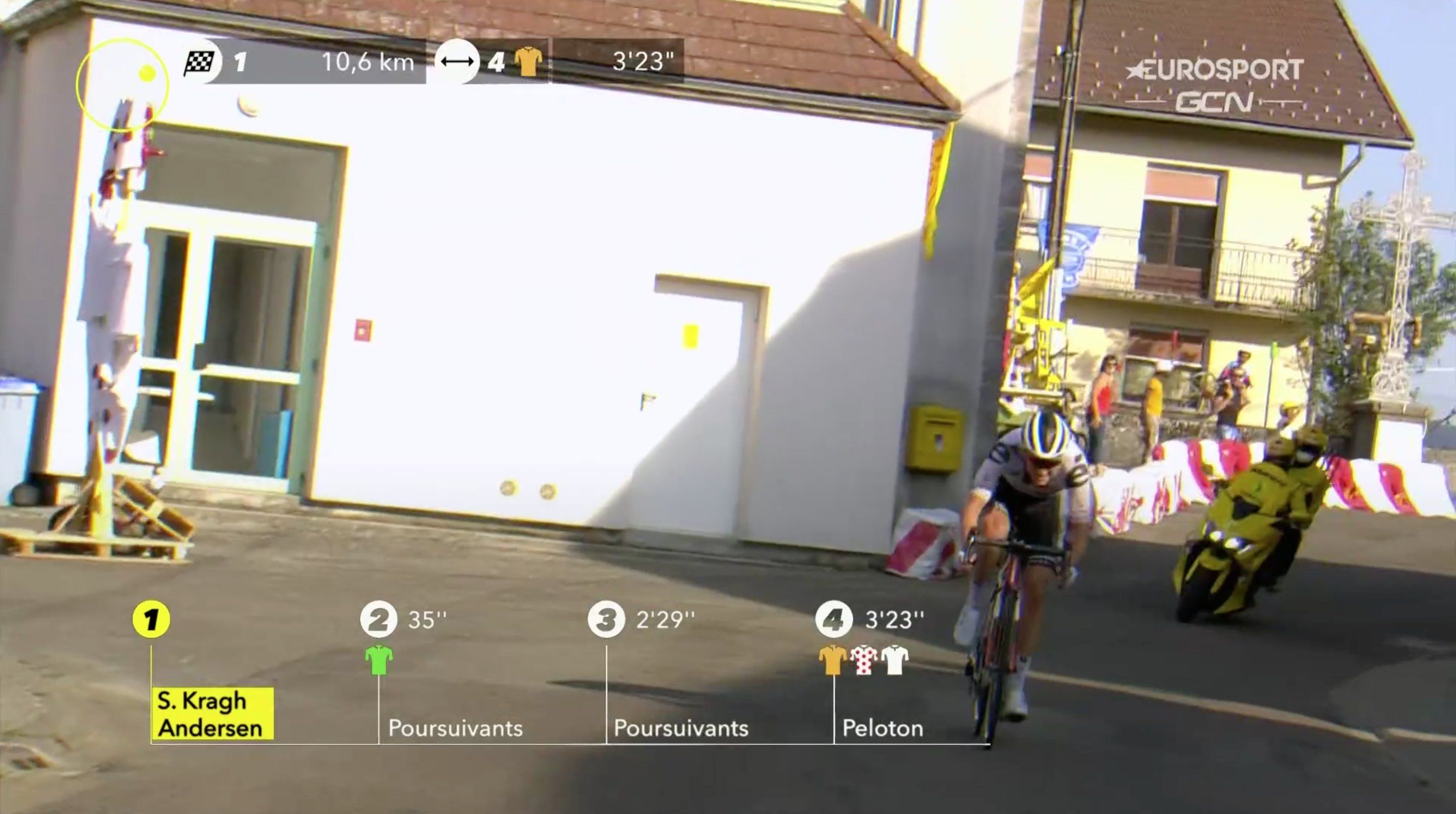This screenshot has width=1456, height=814.
Task: Select the S. Kragh Andersen name tag
Action: 212,713
